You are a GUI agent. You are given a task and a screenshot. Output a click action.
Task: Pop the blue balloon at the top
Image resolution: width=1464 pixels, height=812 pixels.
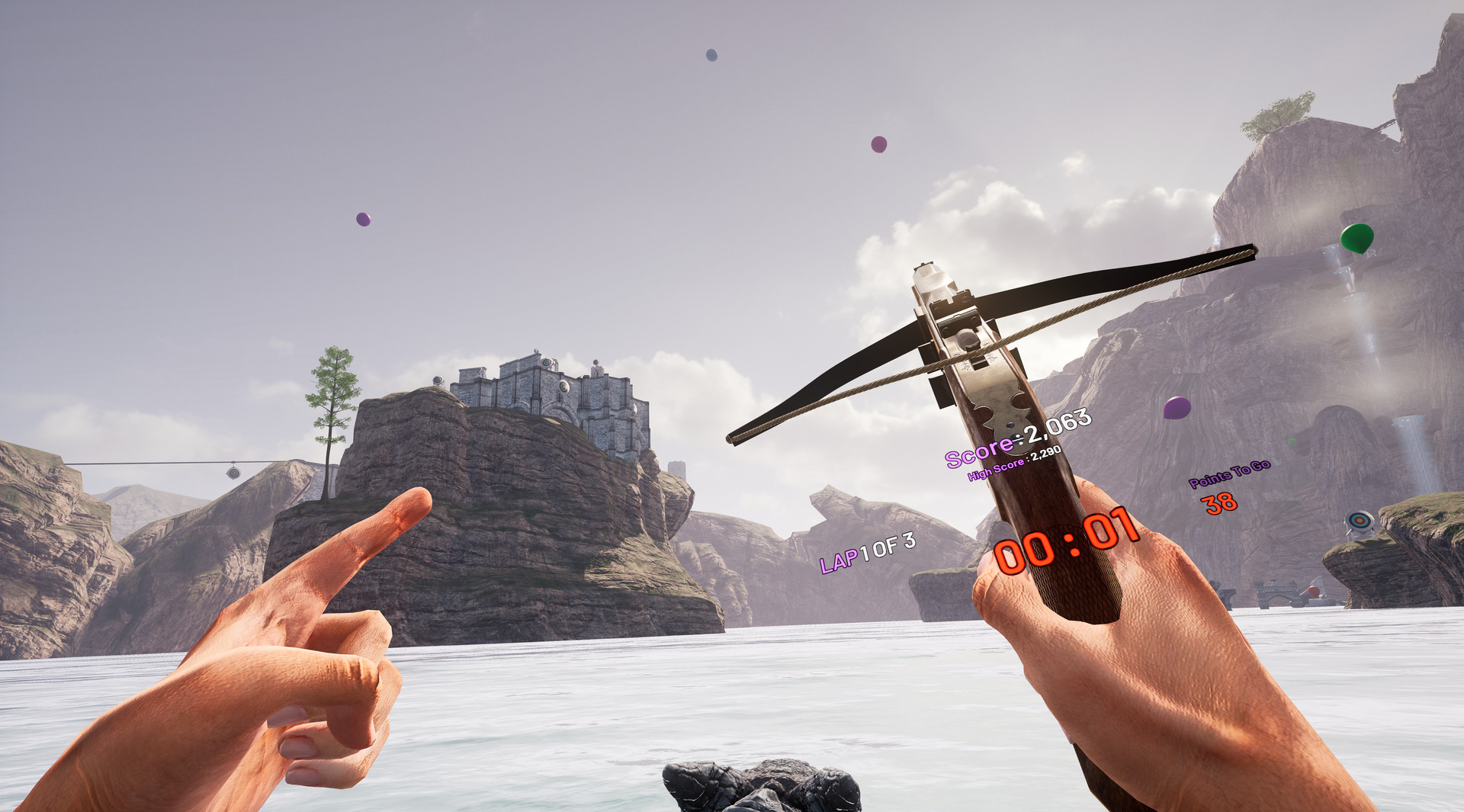(711, 54)
